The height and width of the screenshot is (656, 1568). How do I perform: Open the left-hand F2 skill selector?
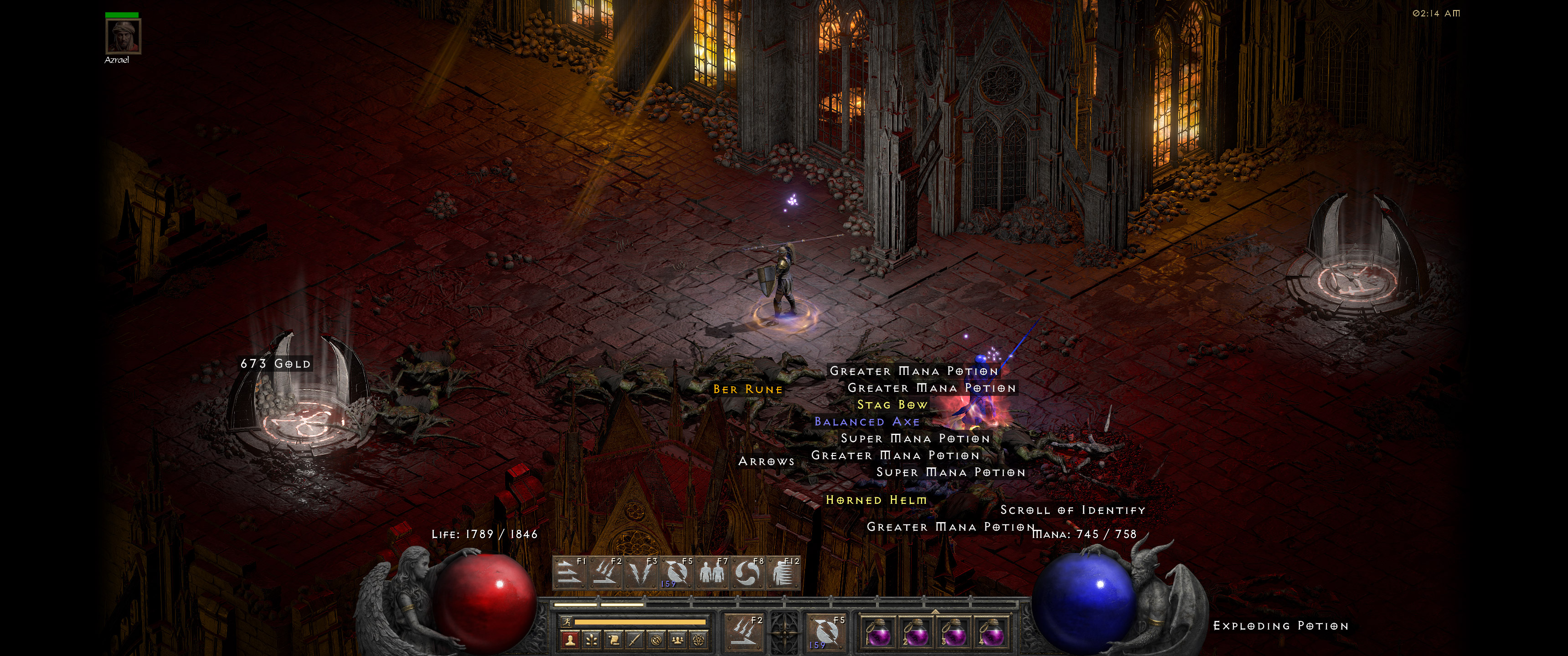tap(744, 635)
